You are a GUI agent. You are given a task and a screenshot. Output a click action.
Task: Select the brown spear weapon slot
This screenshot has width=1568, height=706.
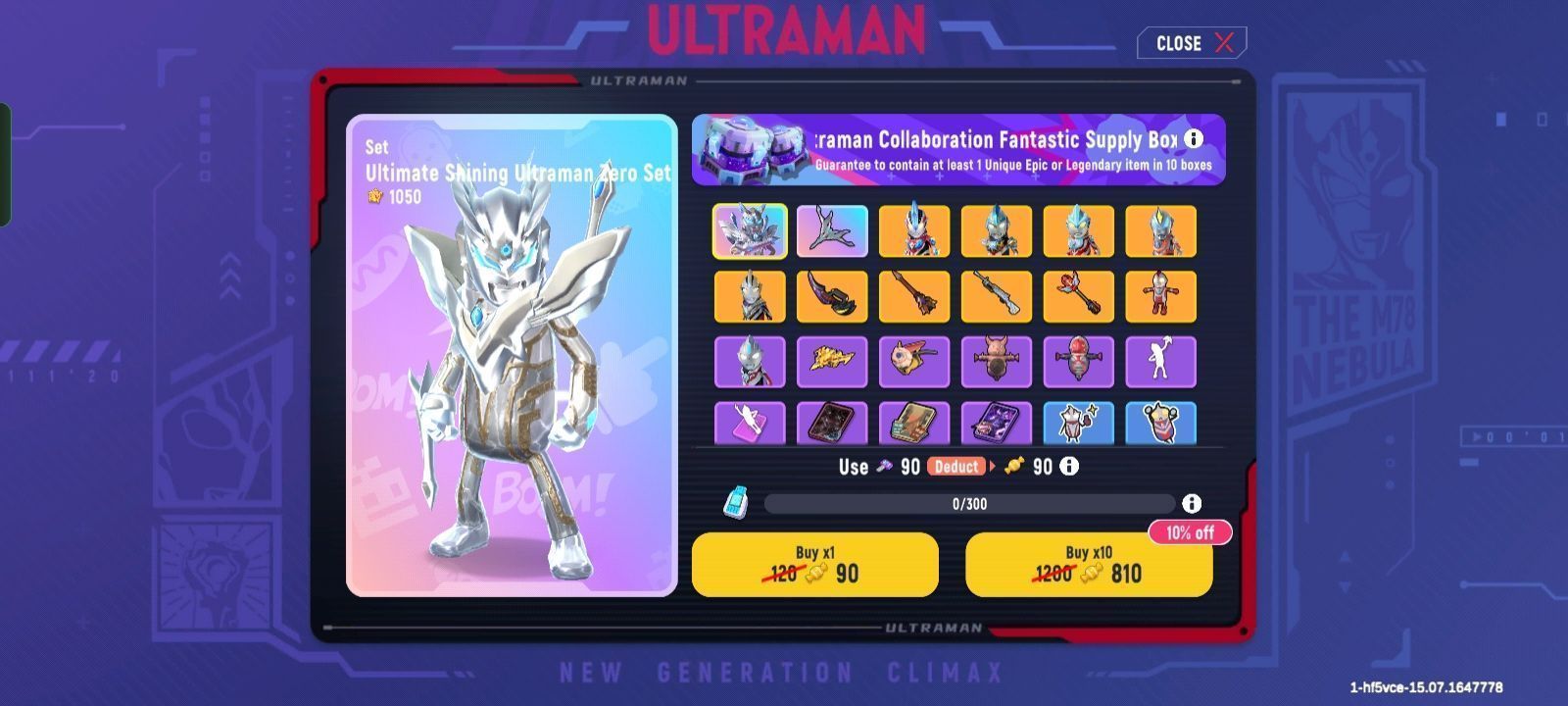pos(914,296)
